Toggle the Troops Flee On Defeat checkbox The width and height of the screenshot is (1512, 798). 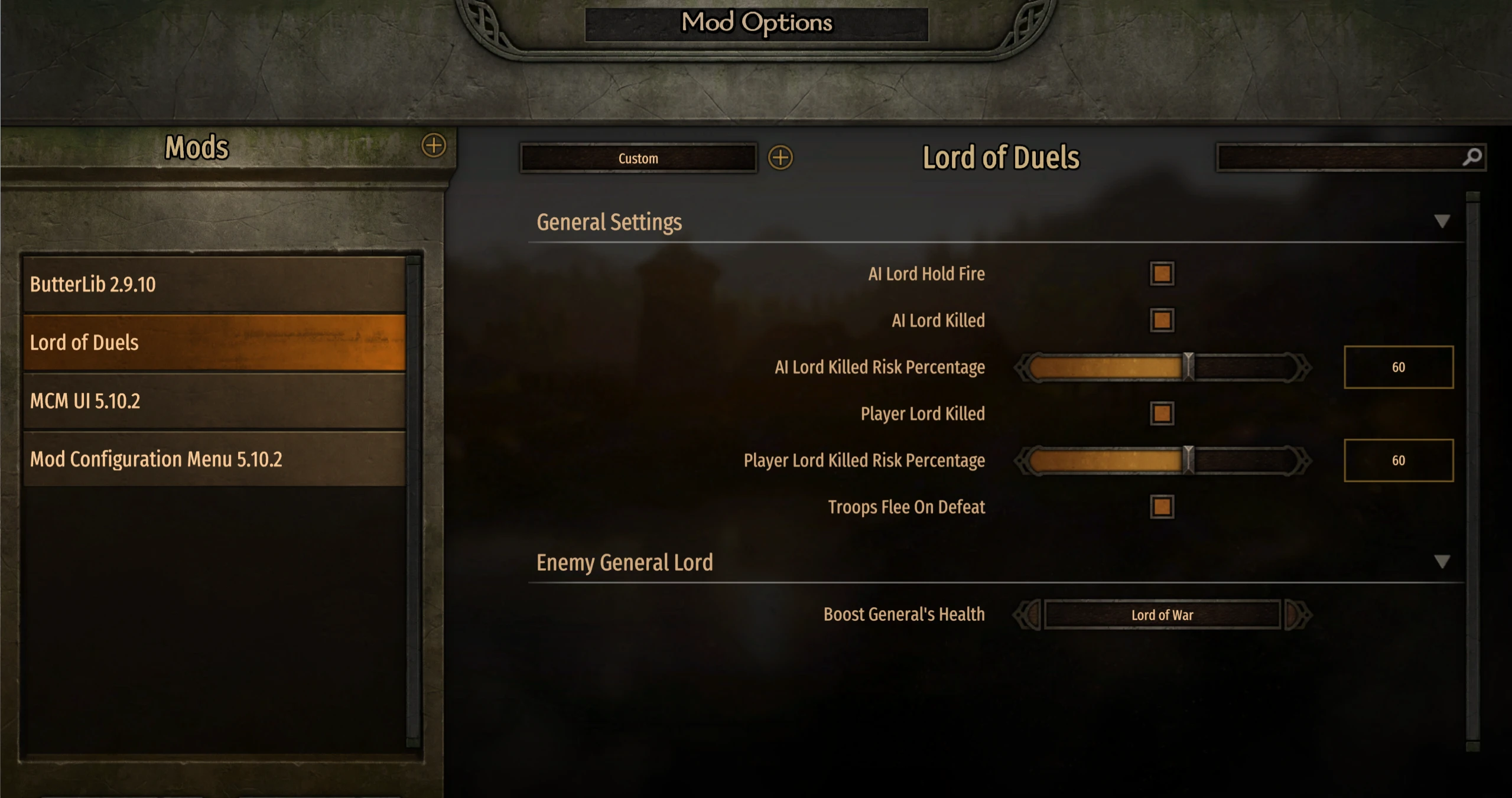(1162, 507)
